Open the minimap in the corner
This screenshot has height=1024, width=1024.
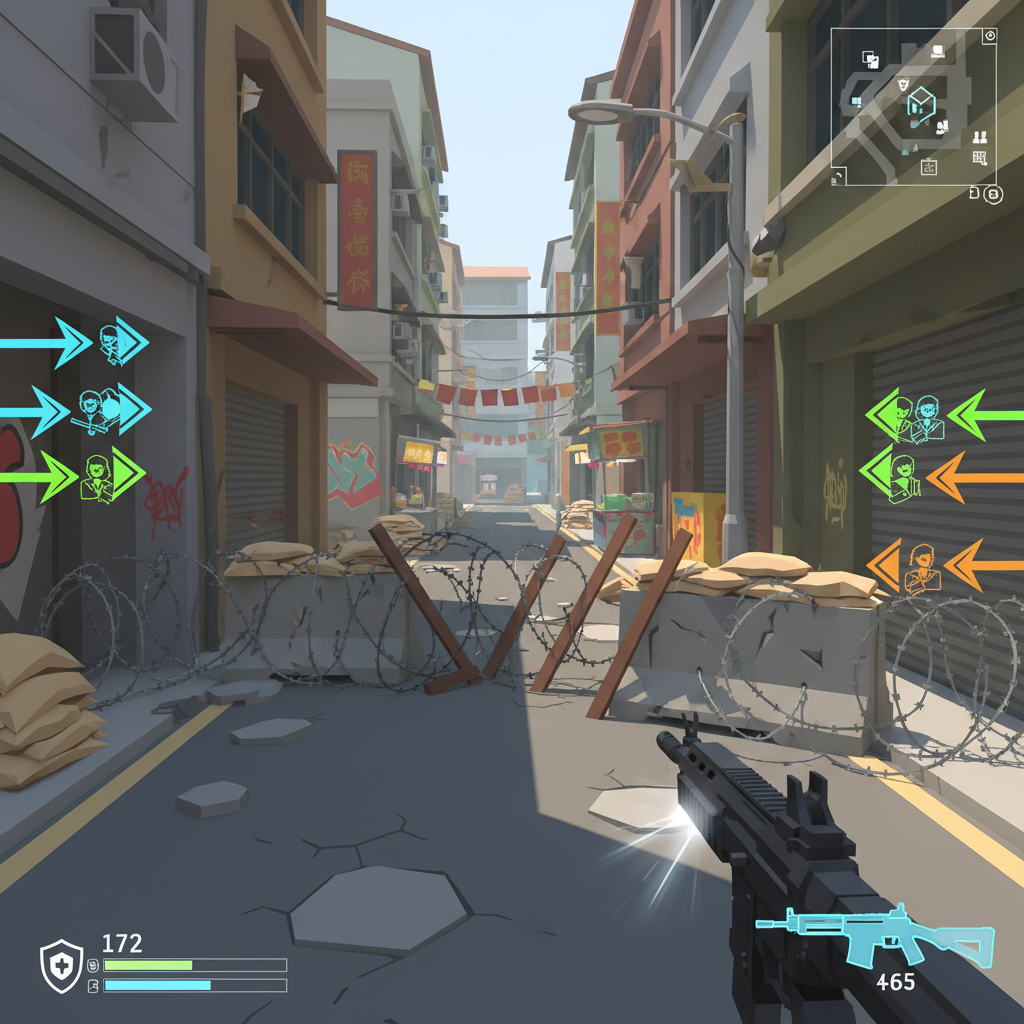912,105
